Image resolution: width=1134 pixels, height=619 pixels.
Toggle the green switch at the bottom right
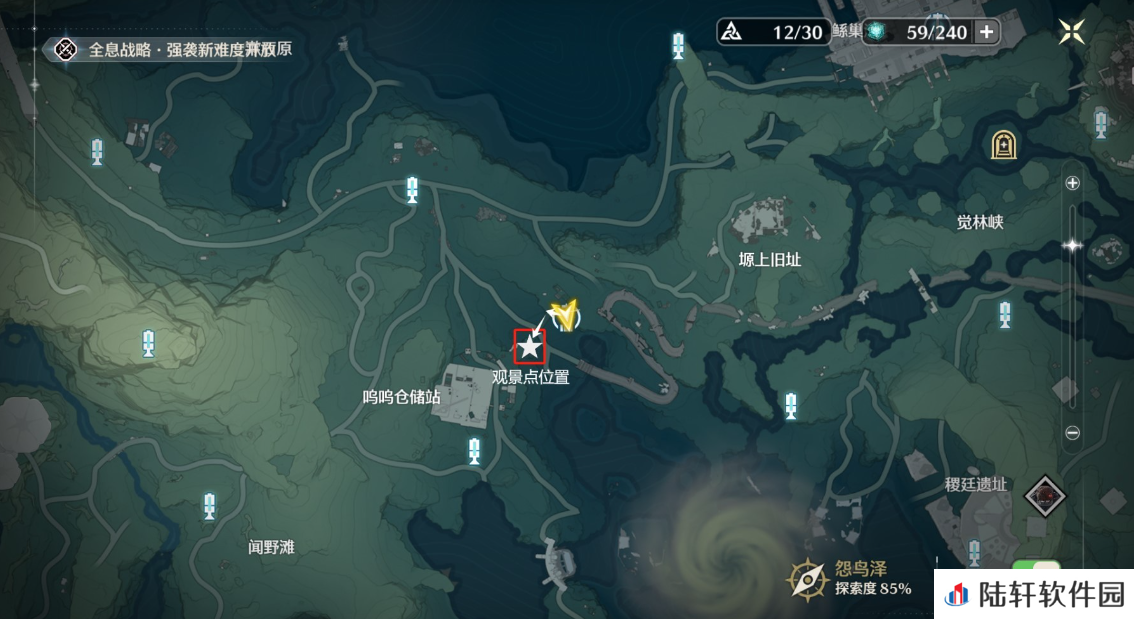[1034, 567]
